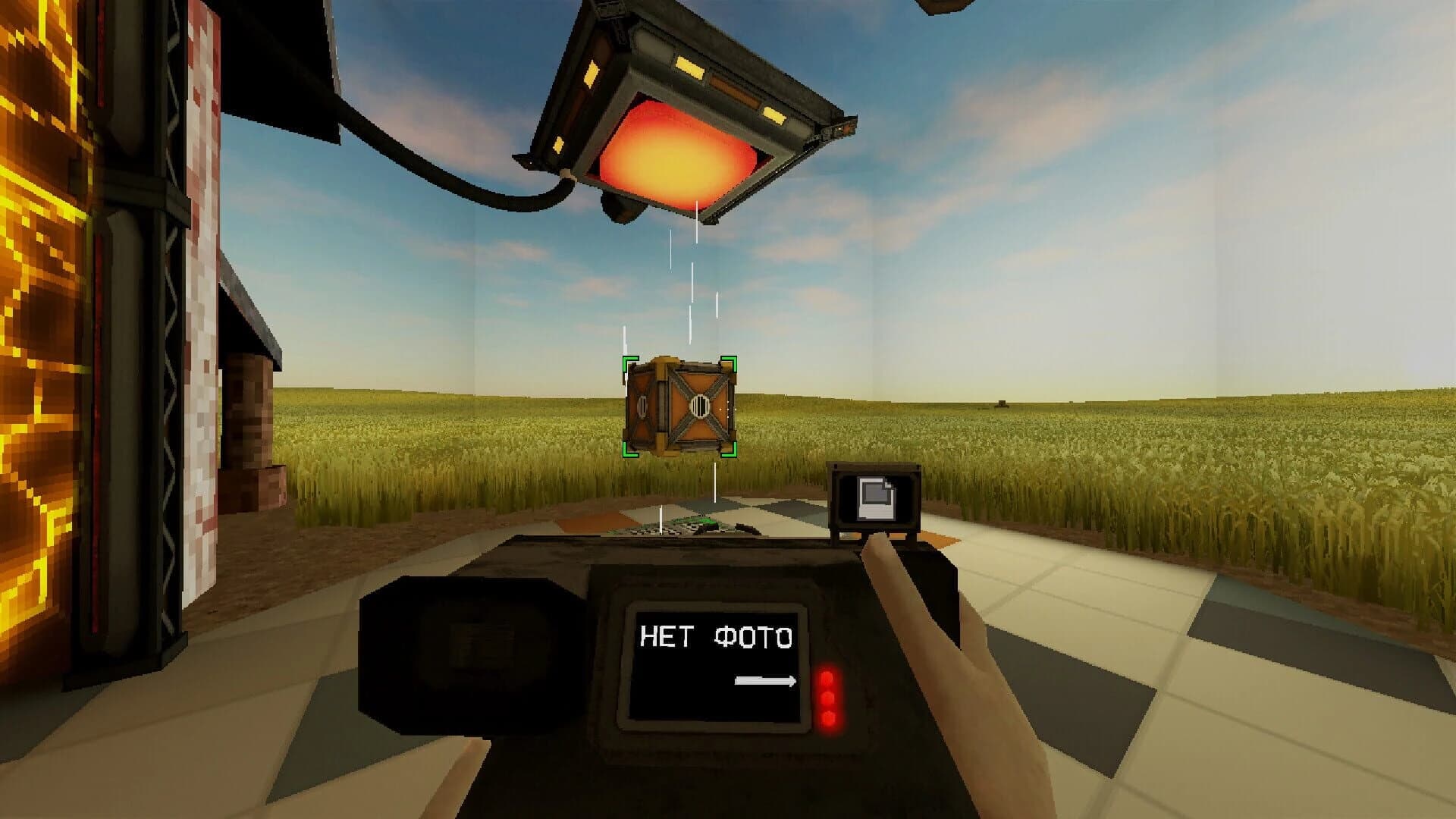Viewport: 1456px width, 819px height.
Task: Click the НЕТ ФОТО text label
Action: click(x=715, y=637)
